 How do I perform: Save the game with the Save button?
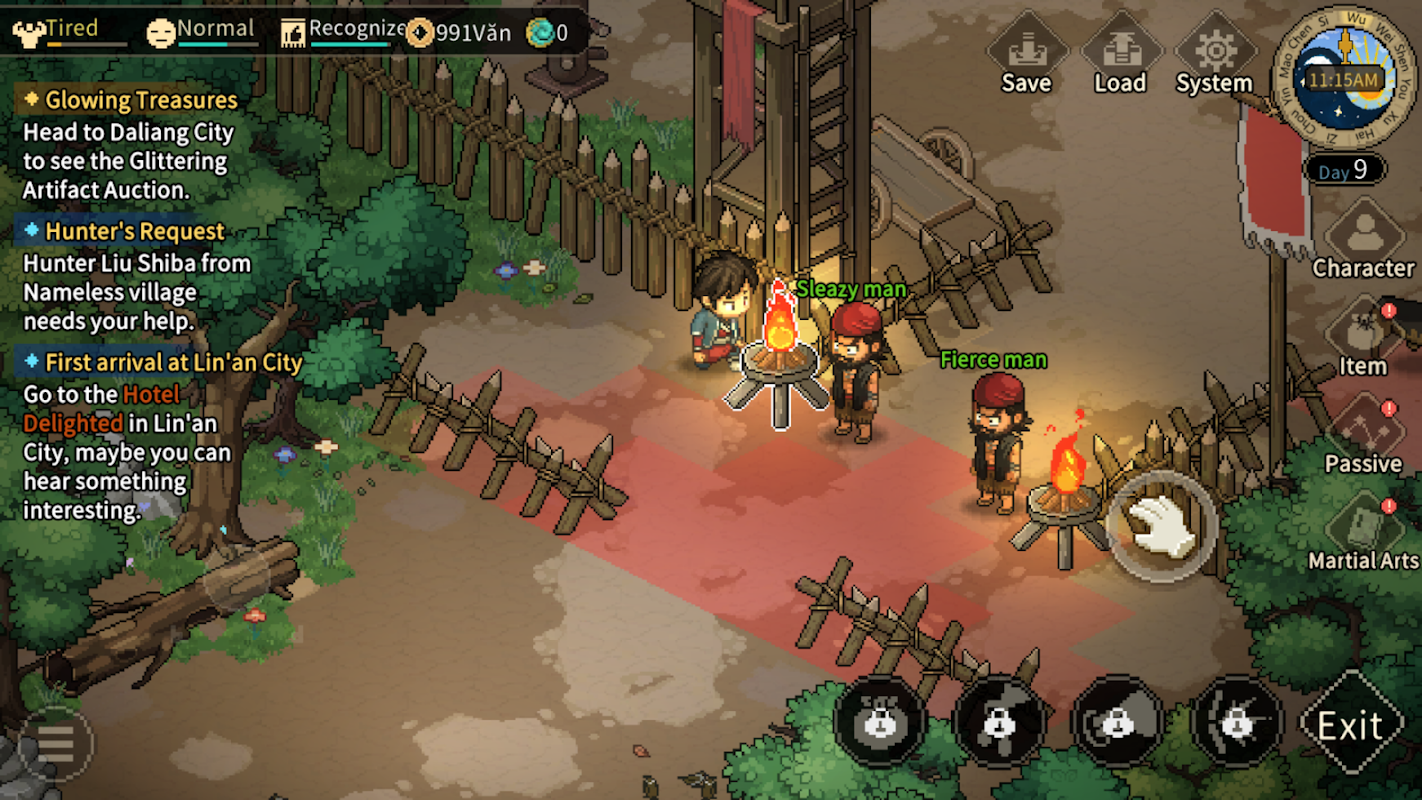1026,58
